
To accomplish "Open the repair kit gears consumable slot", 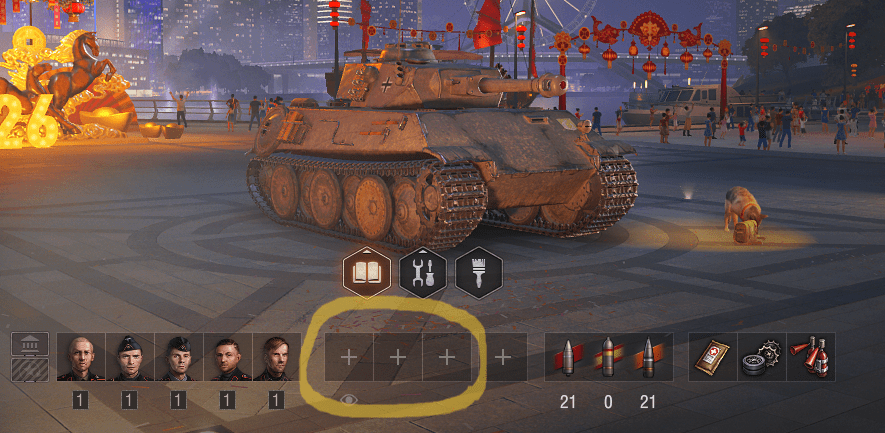I will [x=762, y=357].
